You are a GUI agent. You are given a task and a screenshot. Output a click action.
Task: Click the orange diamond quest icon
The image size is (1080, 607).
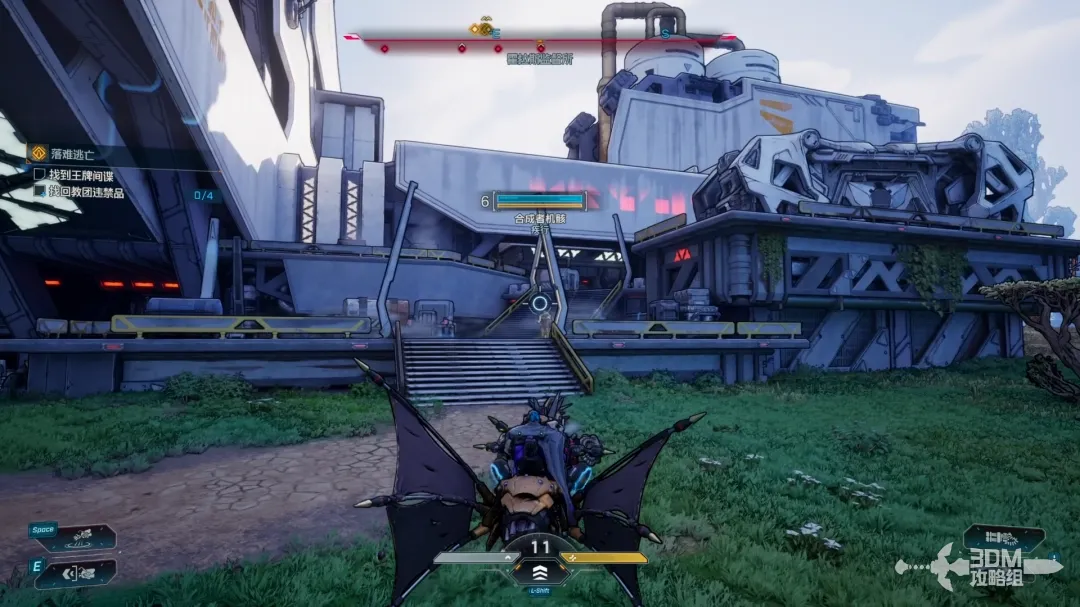click(37, 155)
